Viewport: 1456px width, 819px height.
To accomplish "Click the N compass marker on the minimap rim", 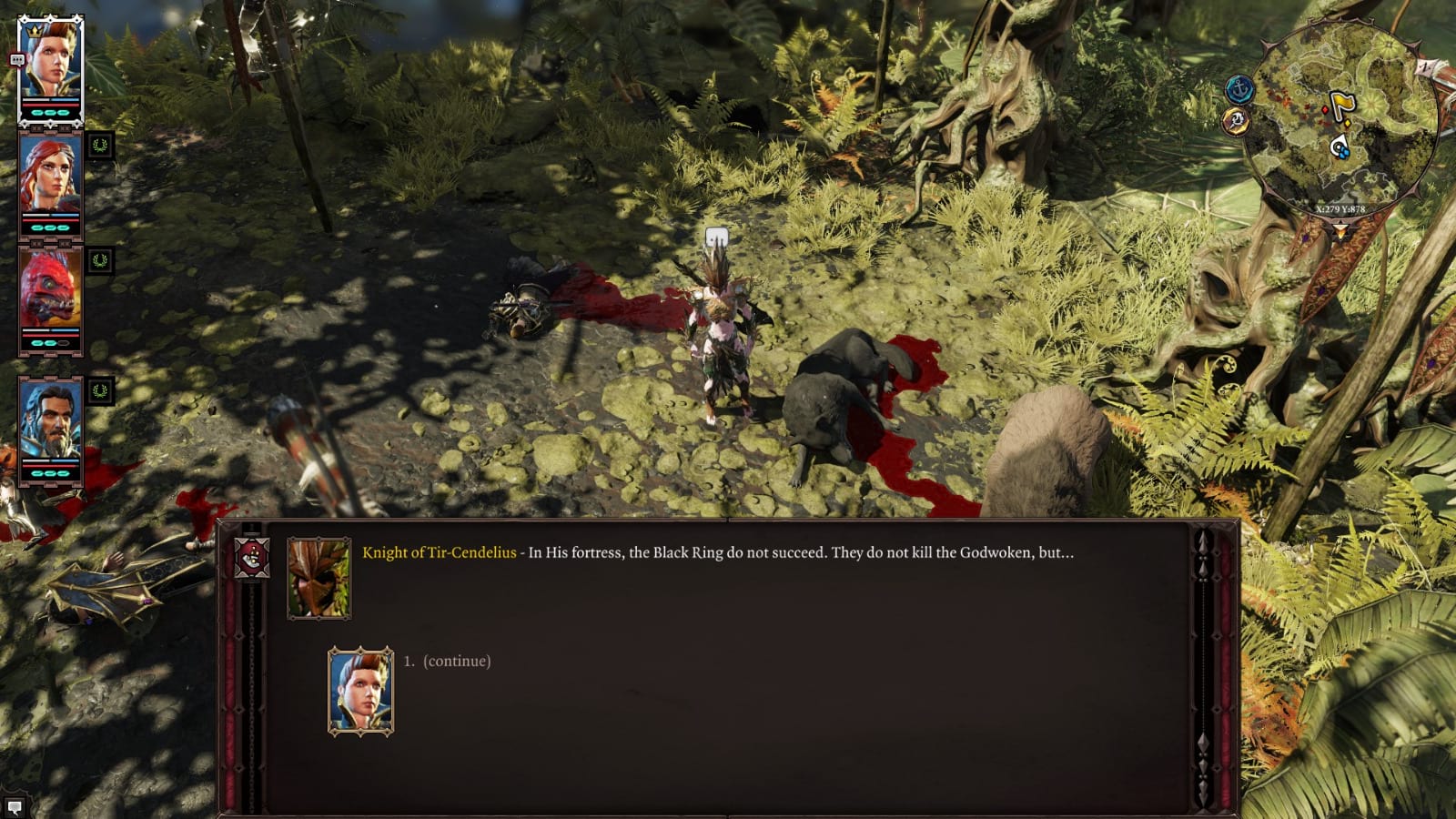I will [x=1425, y=66].
